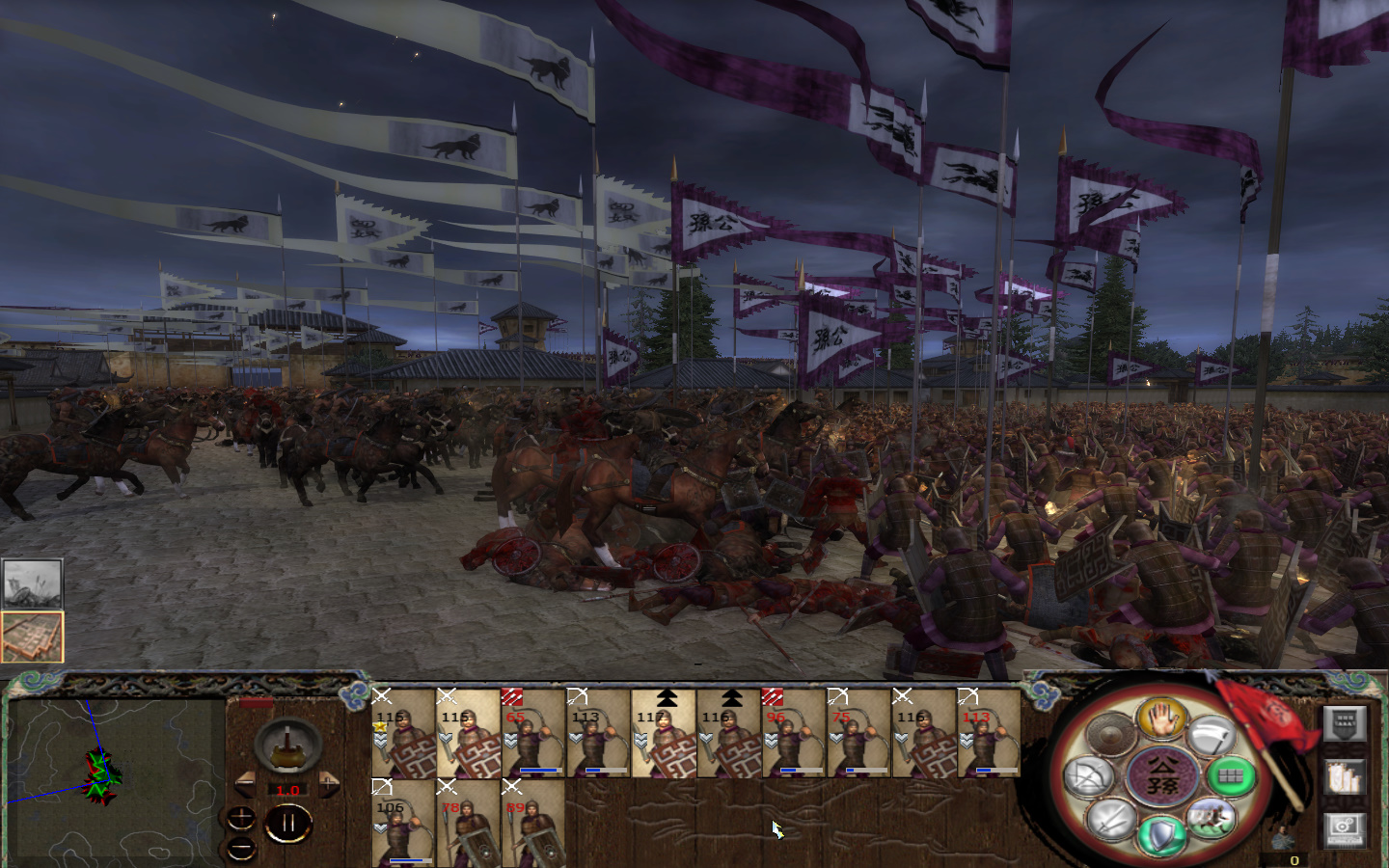The height and width of the screenshot is (868, 1389).
Task: Decrease battle speed with the left arrow
Action: pyautogui.click(x=247, y=785)
